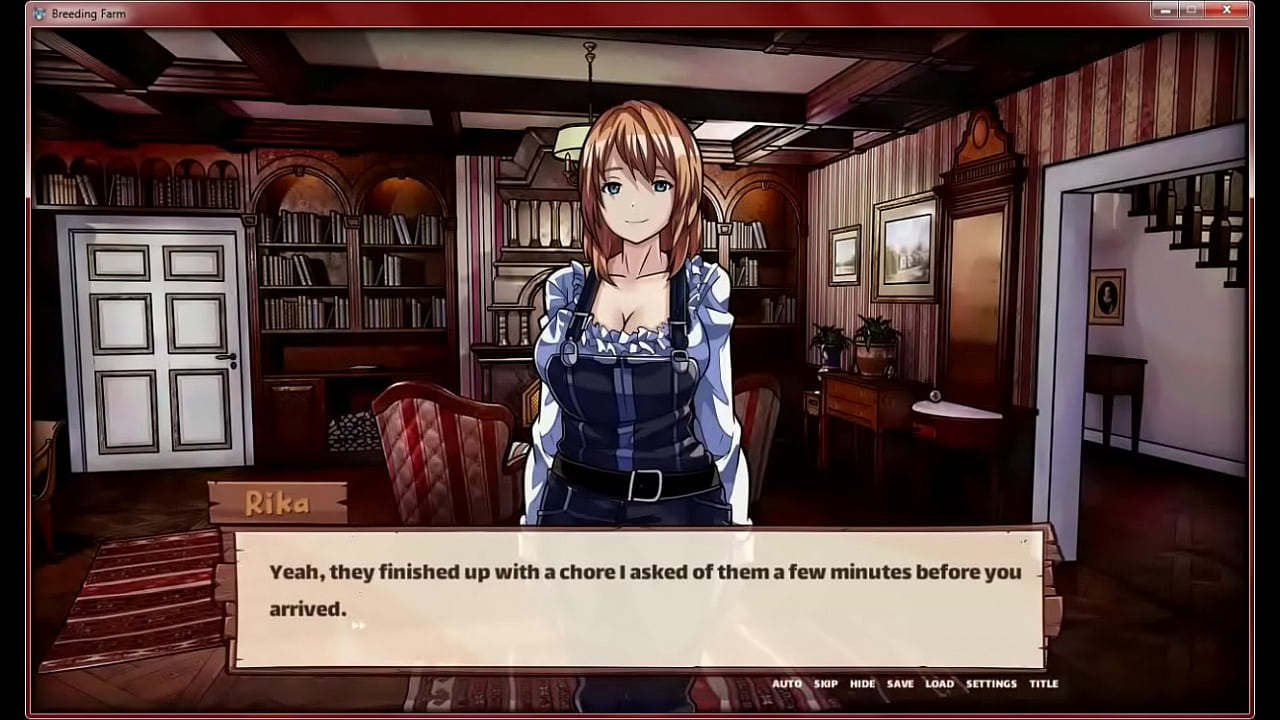Minimize the game window
This screenshot has height=720, width=1280.
1164,10
